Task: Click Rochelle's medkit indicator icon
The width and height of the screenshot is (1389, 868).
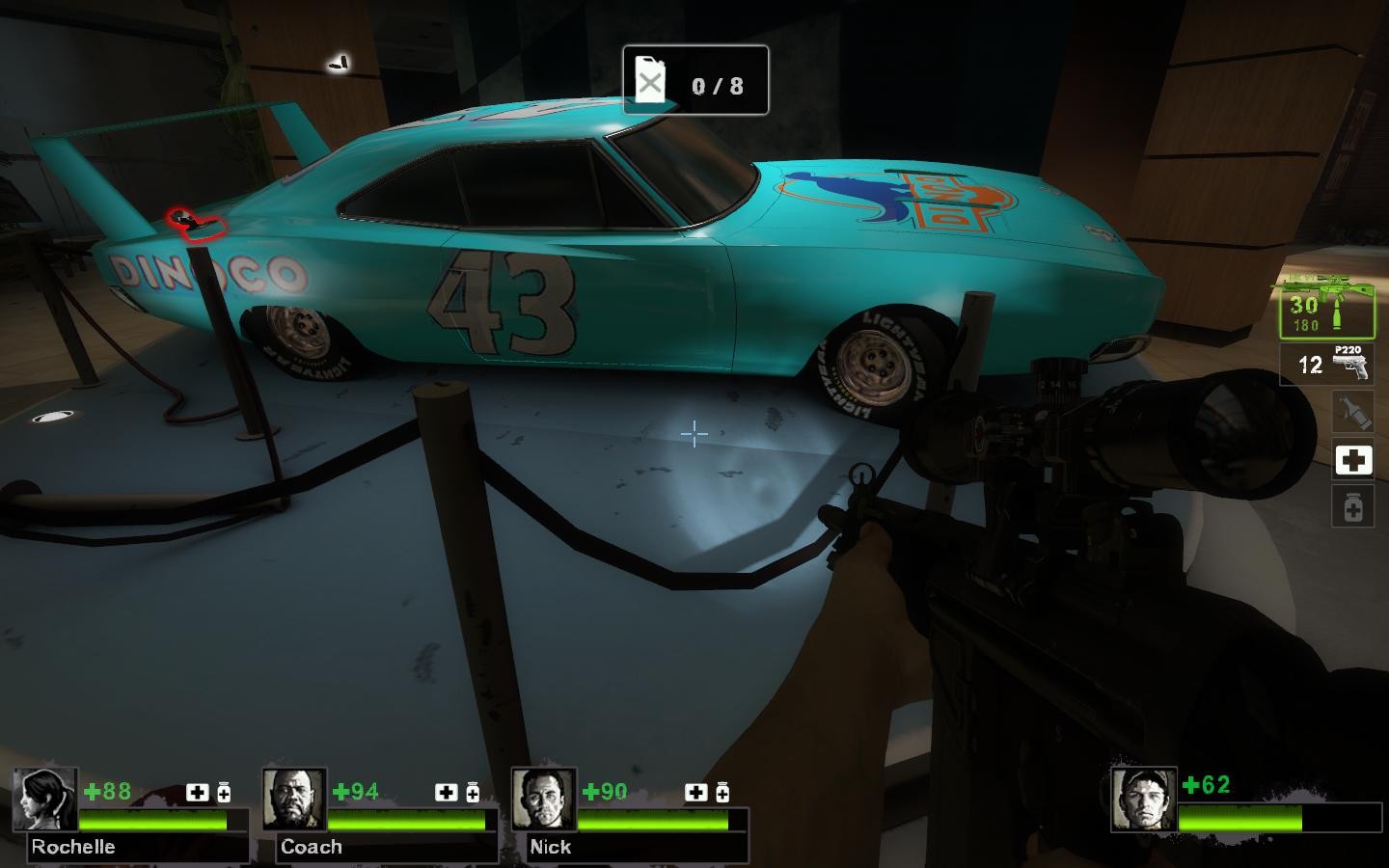Action: click(197, 794)
